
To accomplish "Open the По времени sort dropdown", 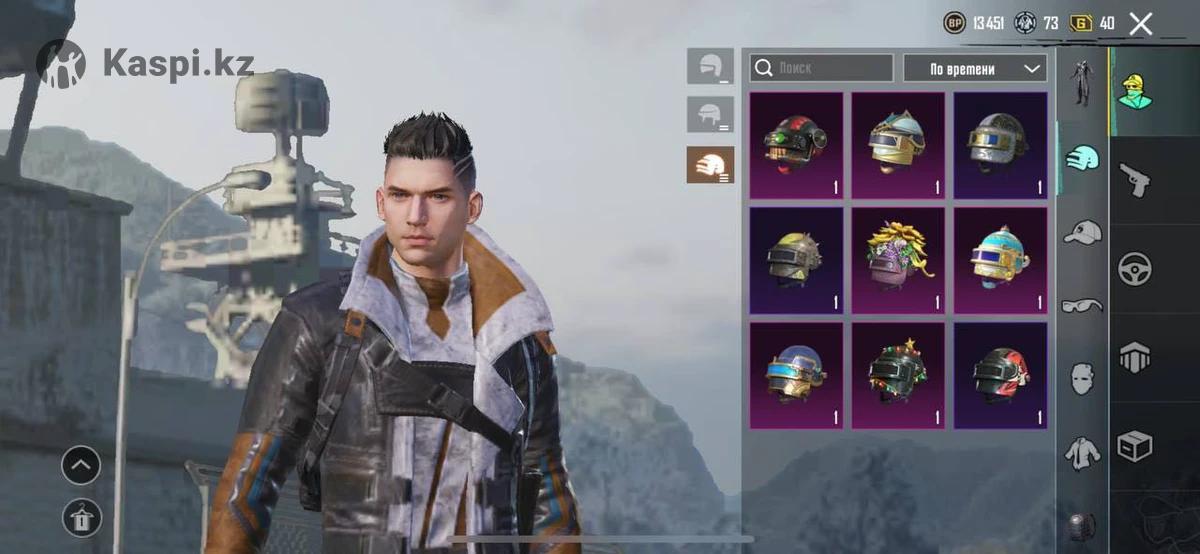I will click(x=974, y=68).
